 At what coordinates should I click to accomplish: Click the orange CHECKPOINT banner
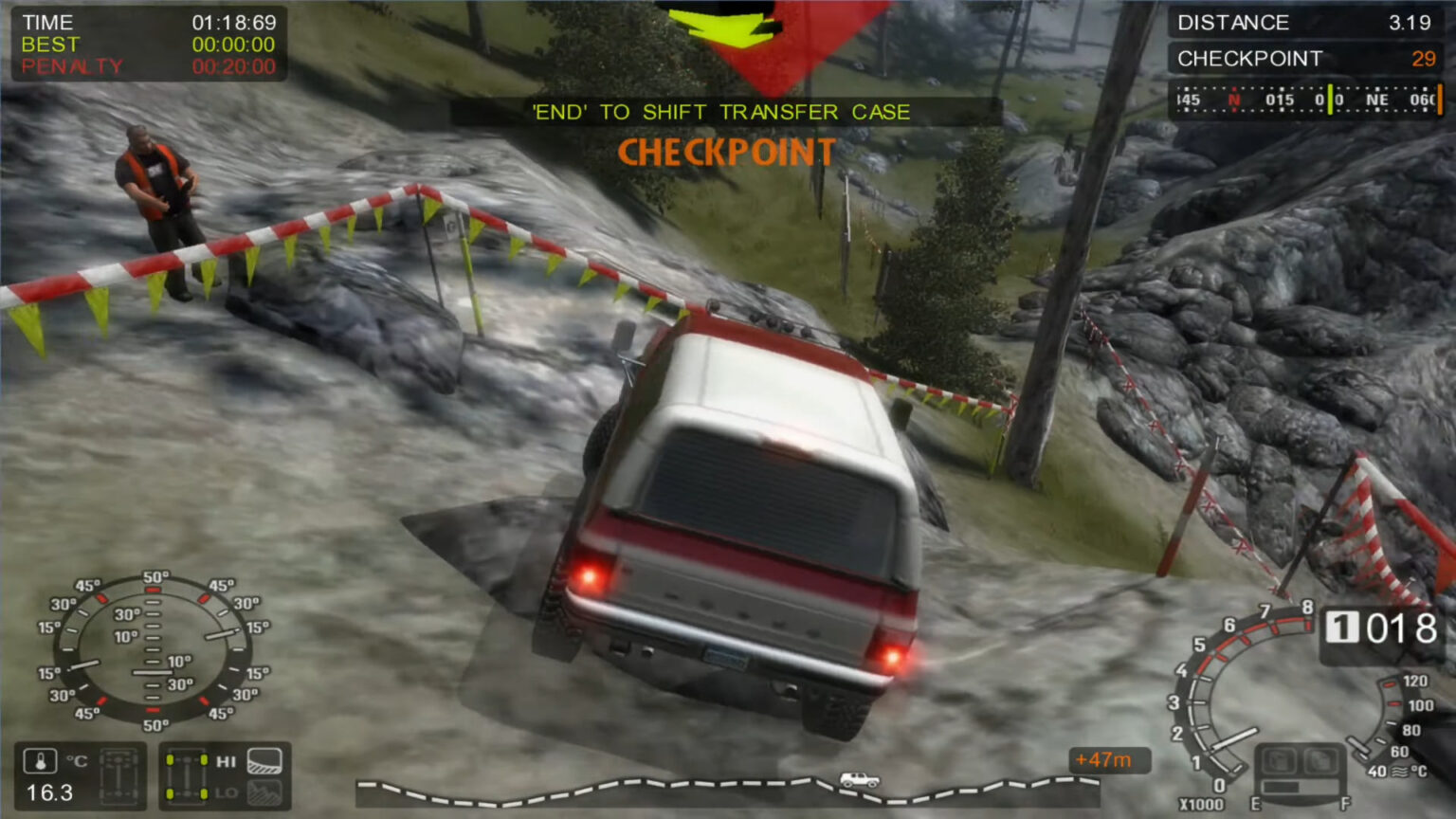[x=726, y=152]
